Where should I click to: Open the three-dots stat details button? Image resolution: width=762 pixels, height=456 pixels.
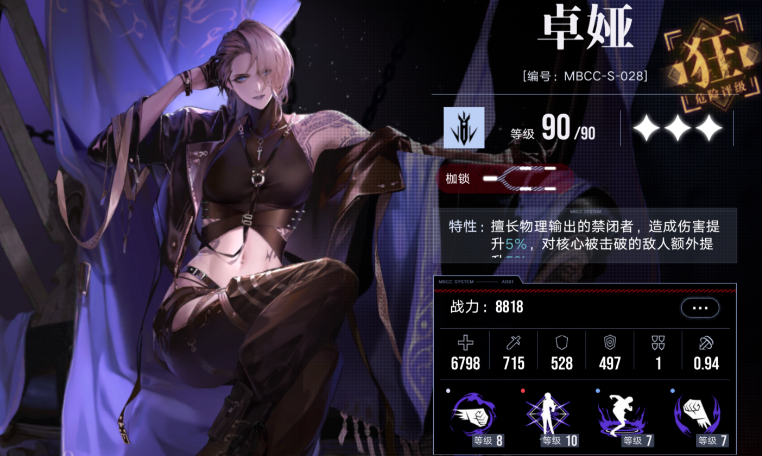699,307
